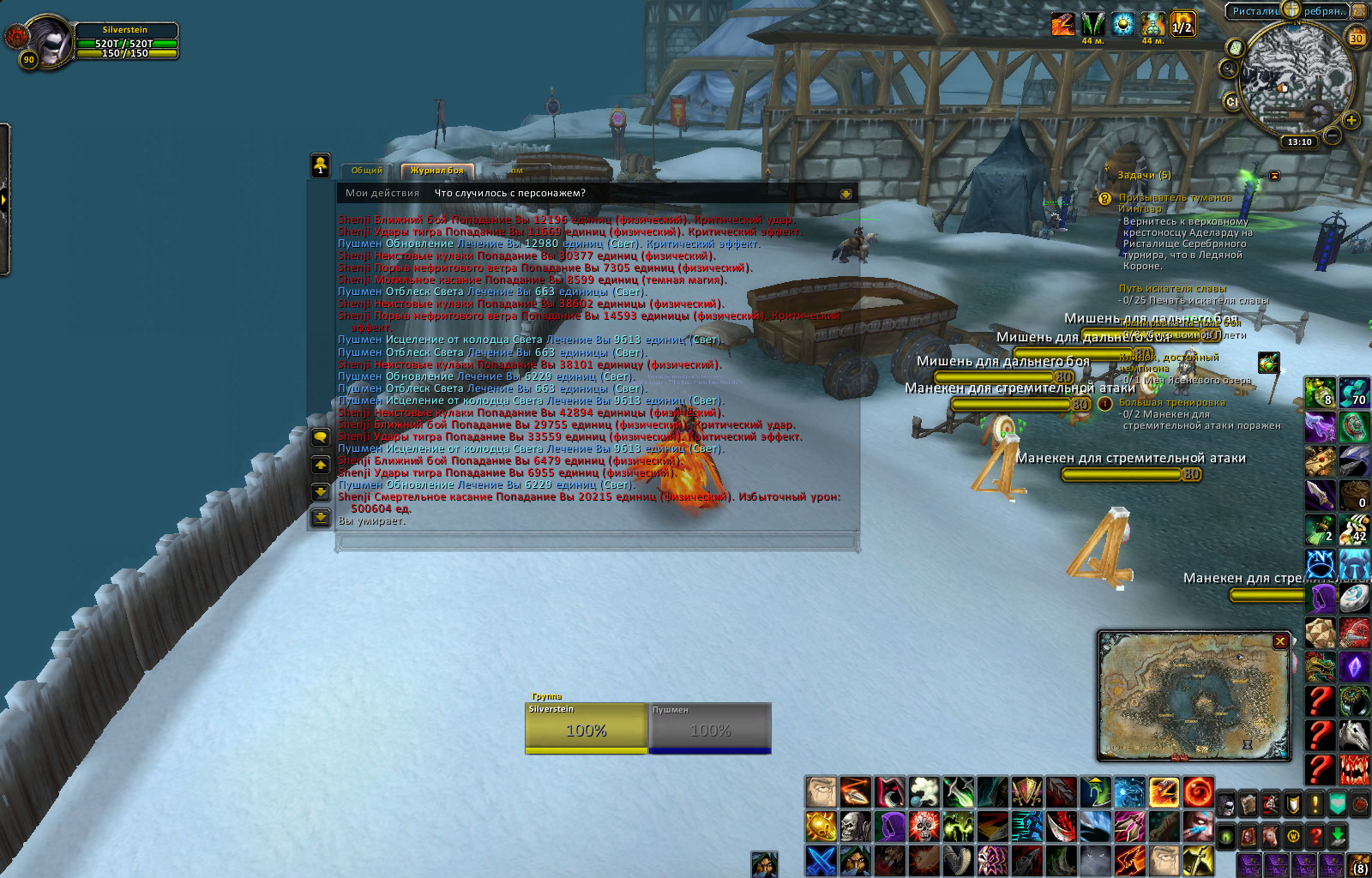This screenshot has width=1372, height=878.
Task: Click the minimap tracking magnifier button
Action: pos(1229,69)
